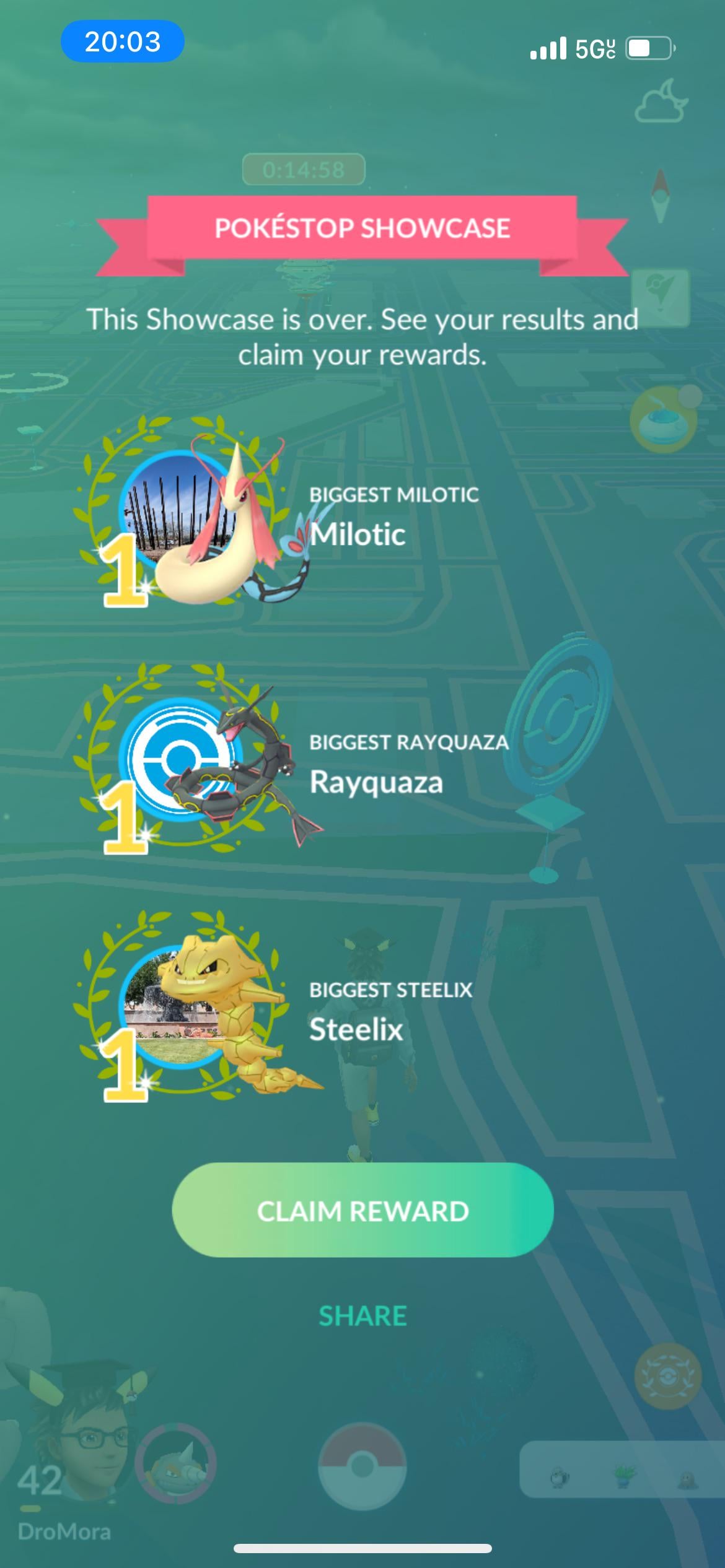
Task: Share the showcase results
Action: tap(362, 1316)
